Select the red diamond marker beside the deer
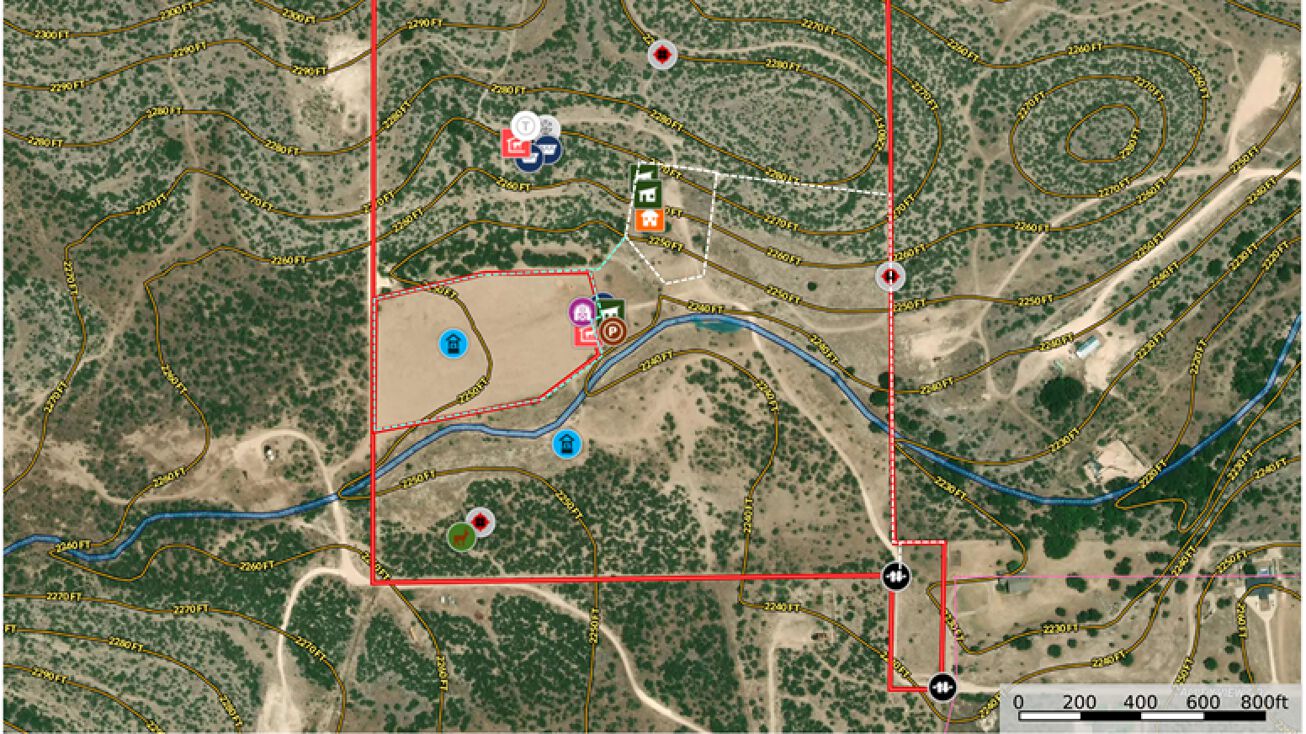This screenshot has width=1306, height=734. click(x=481, y=521)
